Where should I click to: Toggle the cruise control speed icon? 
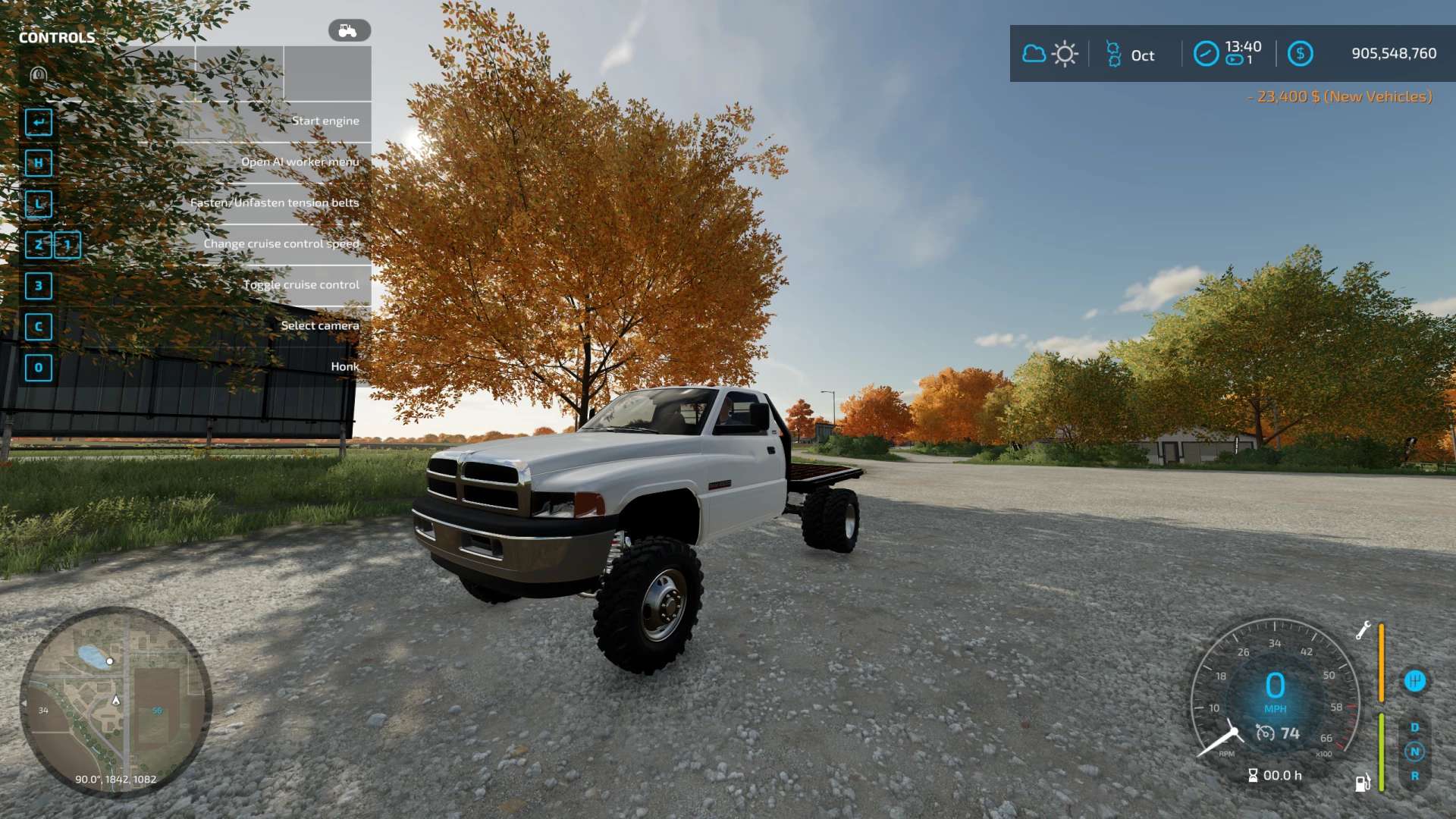coord(1265,733)
